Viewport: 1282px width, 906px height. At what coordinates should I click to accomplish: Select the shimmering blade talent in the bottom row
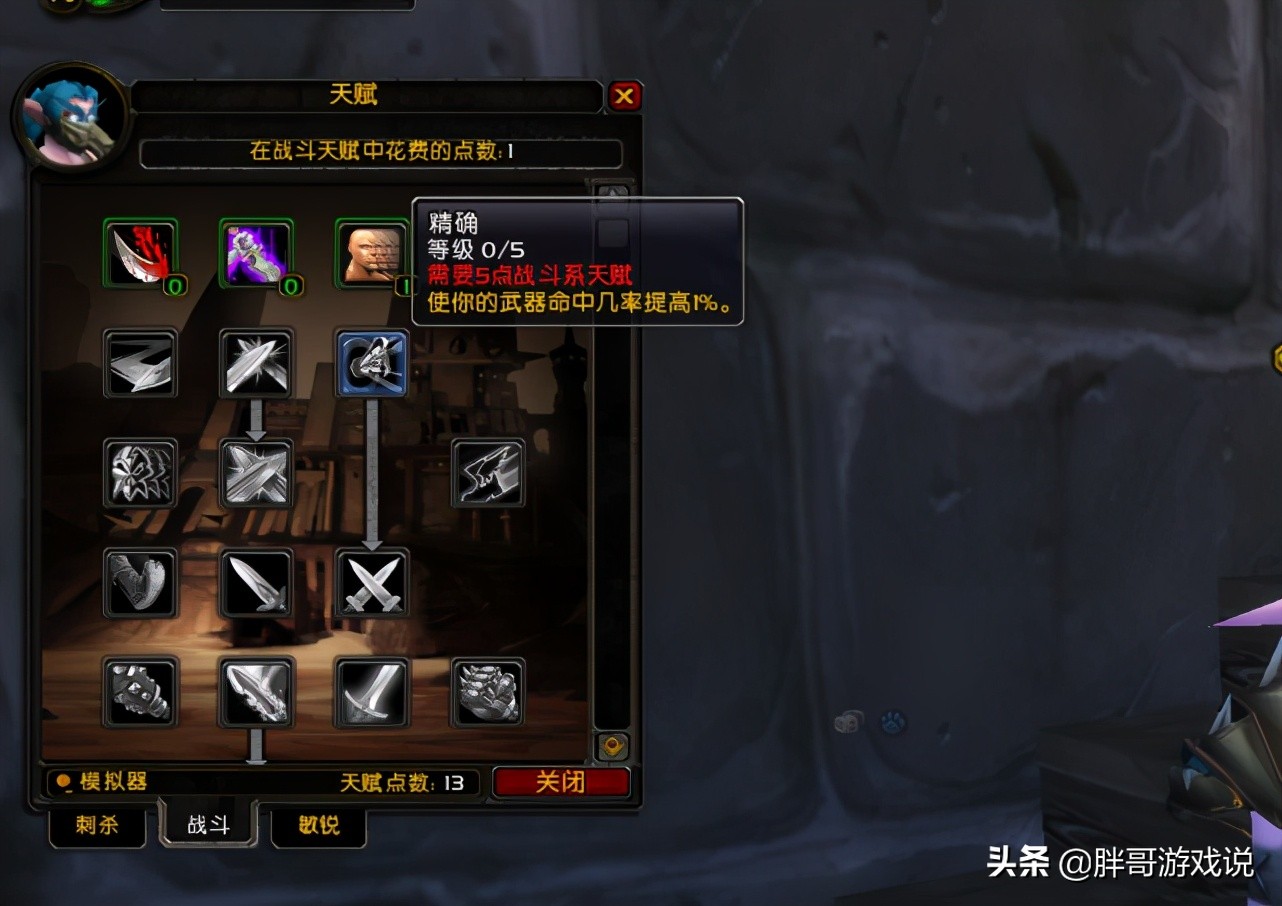[255, 694]
